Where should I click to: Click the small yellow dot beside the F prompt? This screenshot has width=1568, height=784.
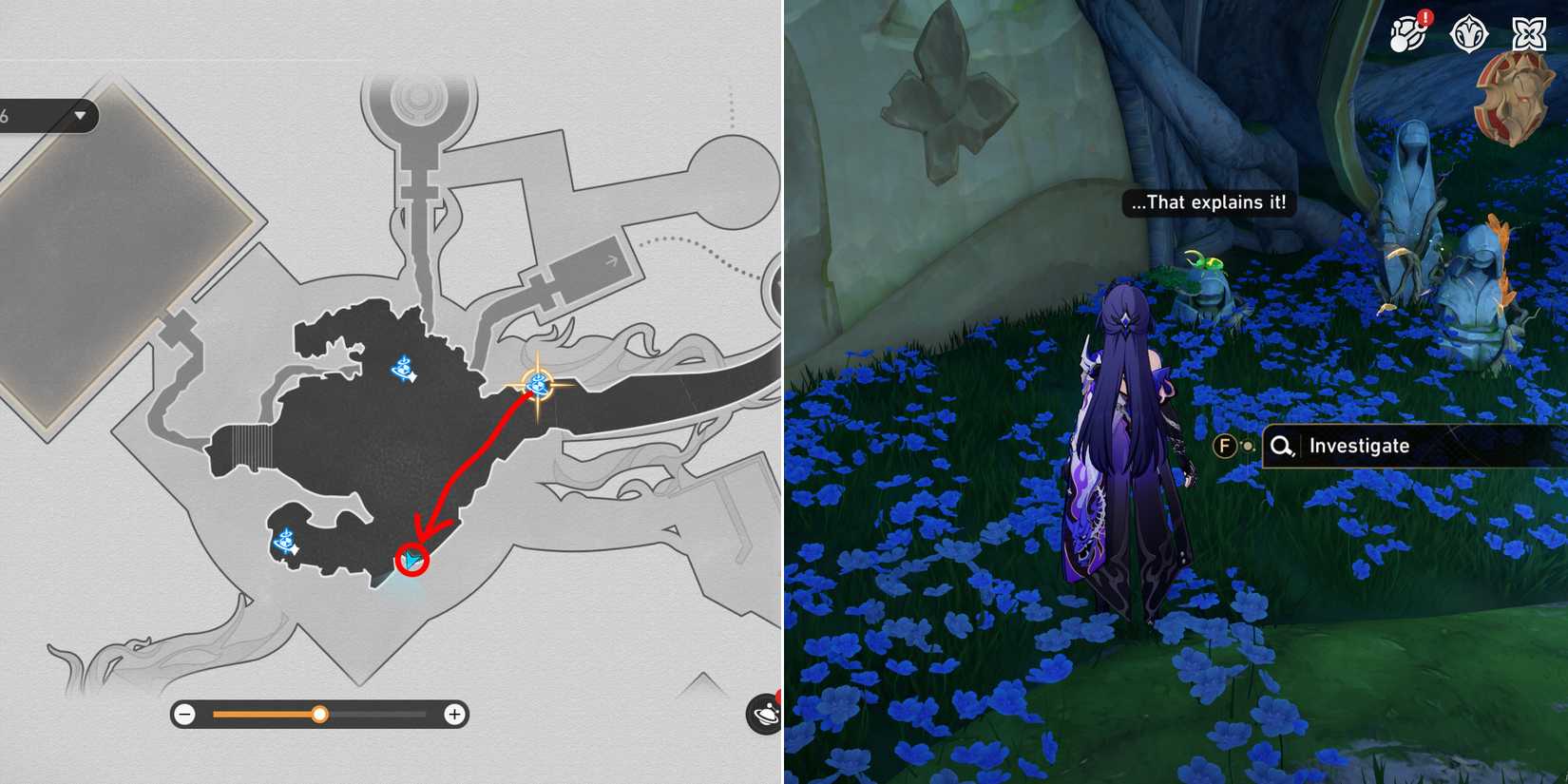pos(1246,444)
